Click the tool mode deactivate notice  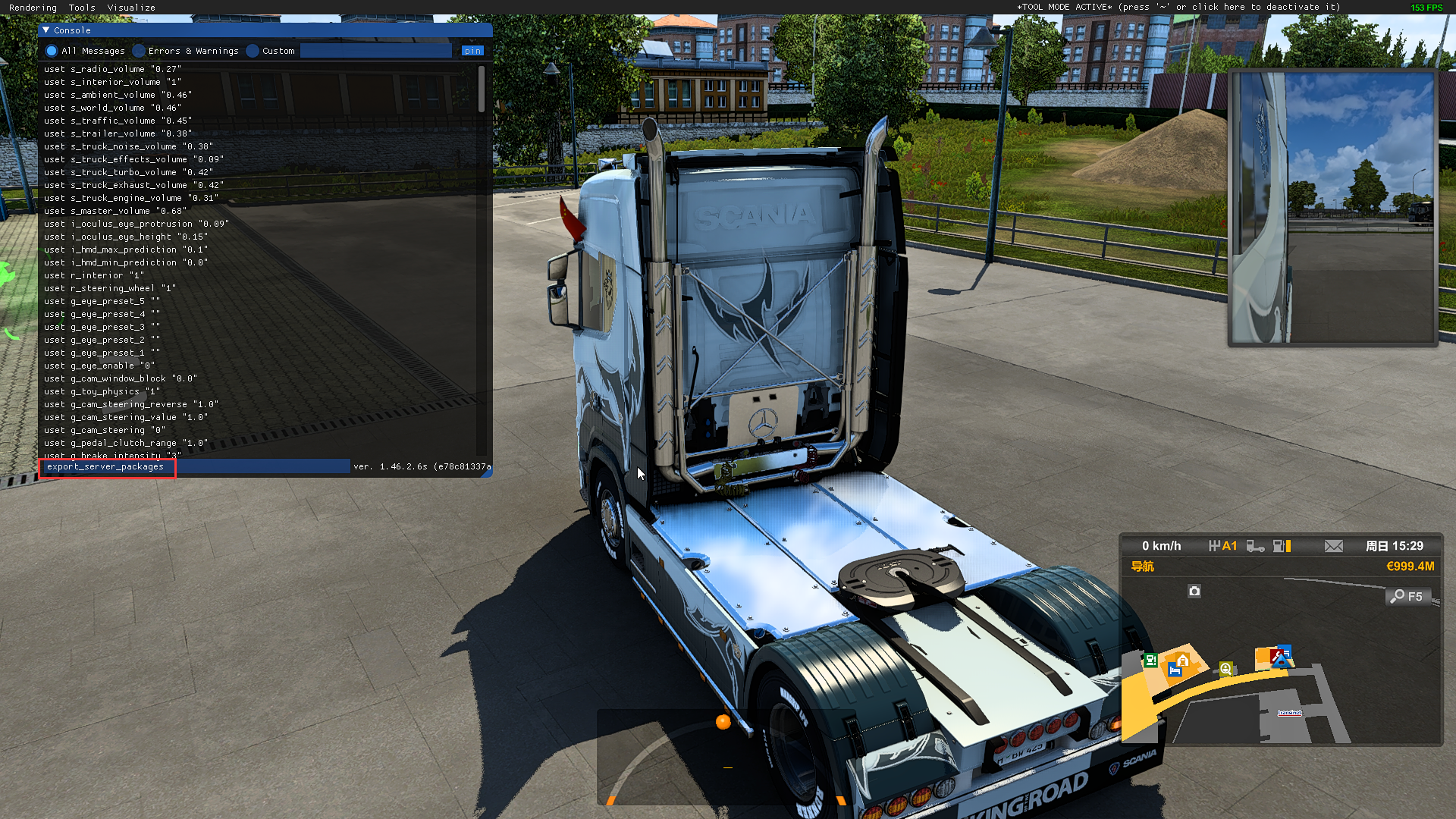[1178, 8]
